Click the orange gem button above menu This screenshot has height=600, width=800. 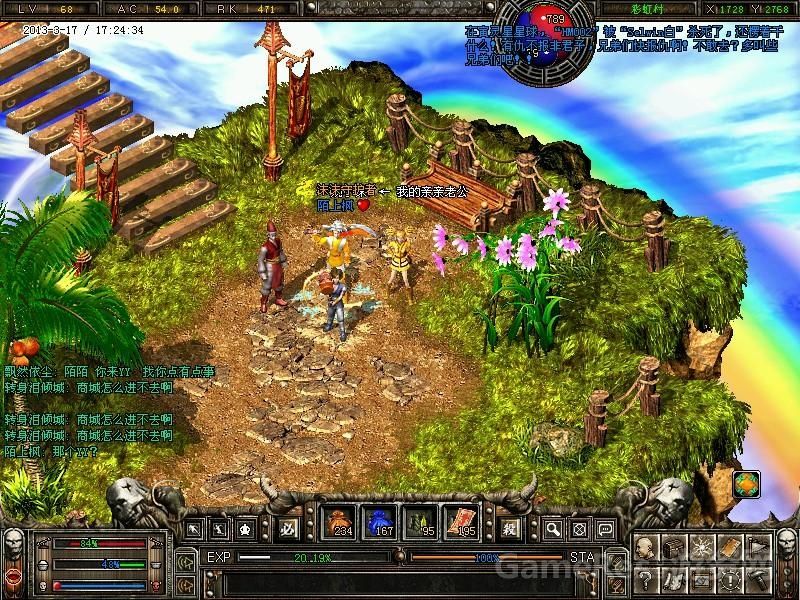[x=745, y=485]
